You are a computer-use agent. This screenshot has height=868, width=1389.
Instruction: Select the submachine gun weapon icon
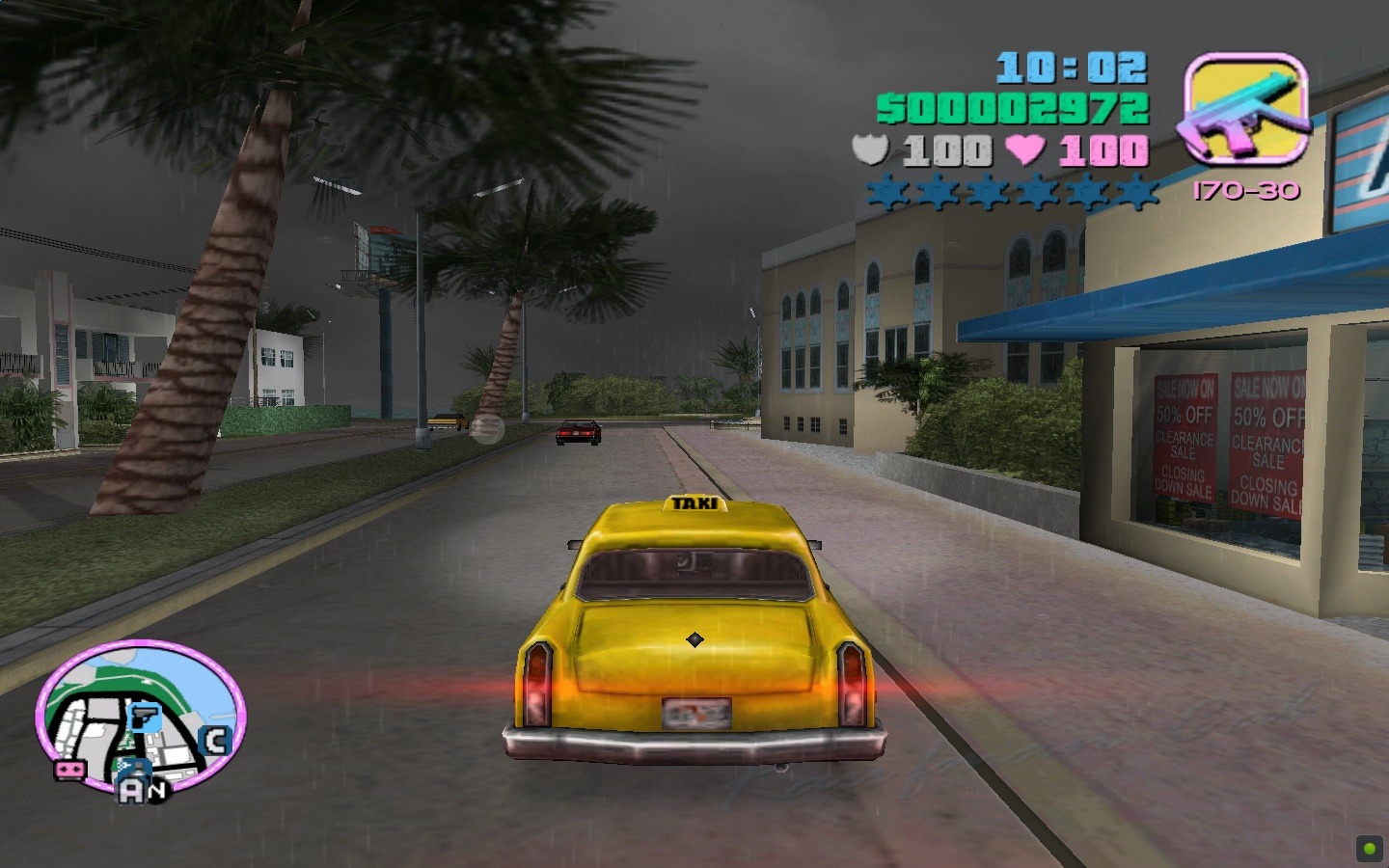click(1244, 108)
